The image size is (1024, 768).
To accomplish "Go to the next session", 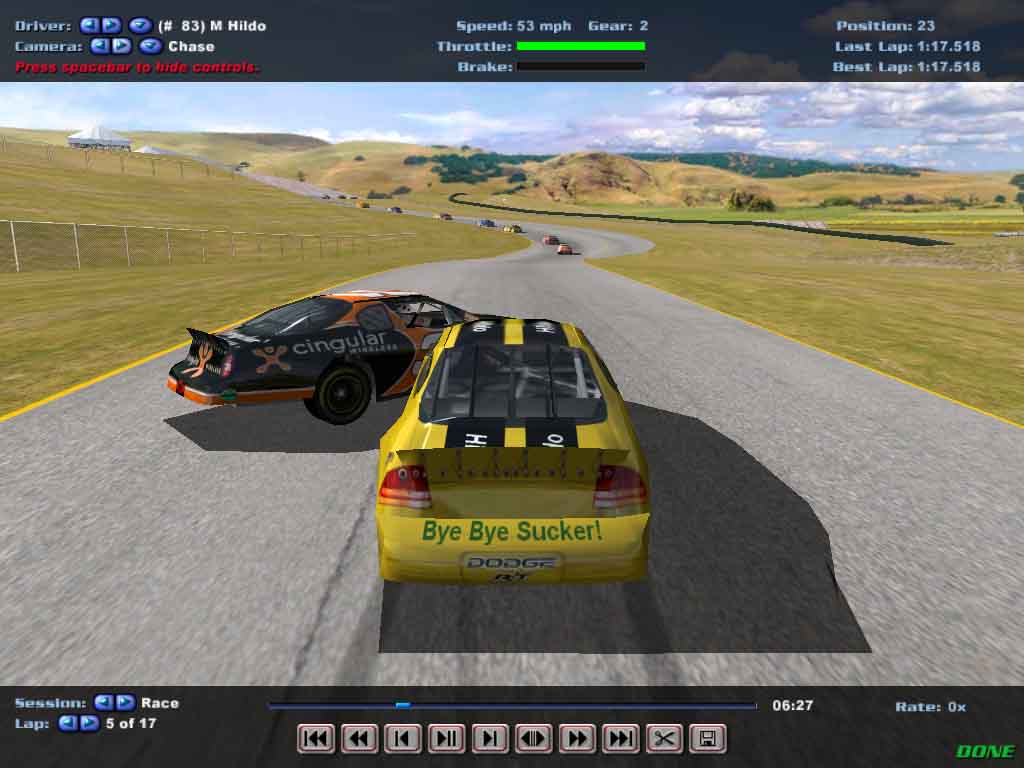I will pyautogui.click(x=125, y=703).
